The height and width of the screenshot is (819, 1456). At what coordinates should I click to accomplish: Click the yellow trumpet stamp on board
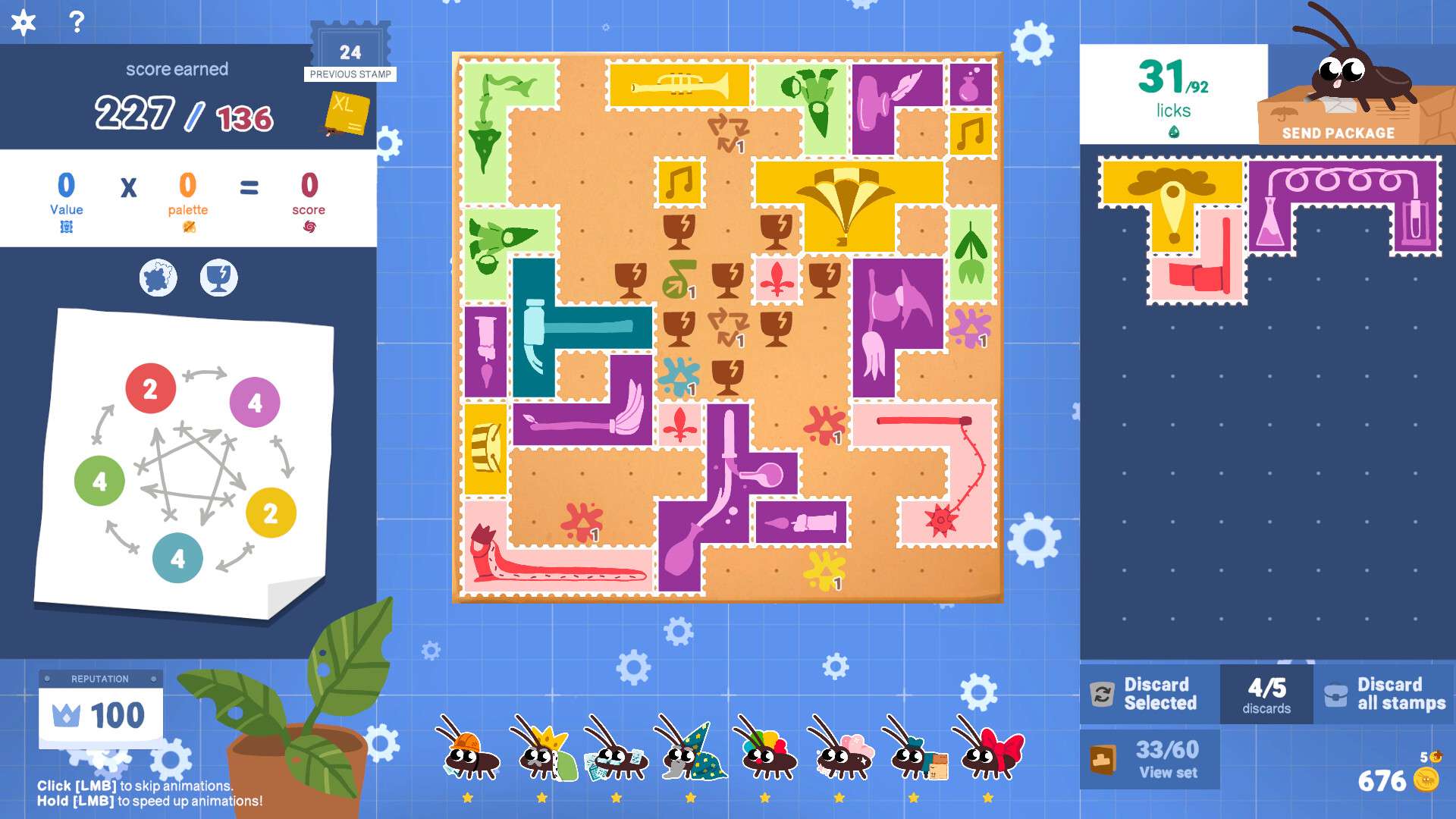(x=679, y=86)
